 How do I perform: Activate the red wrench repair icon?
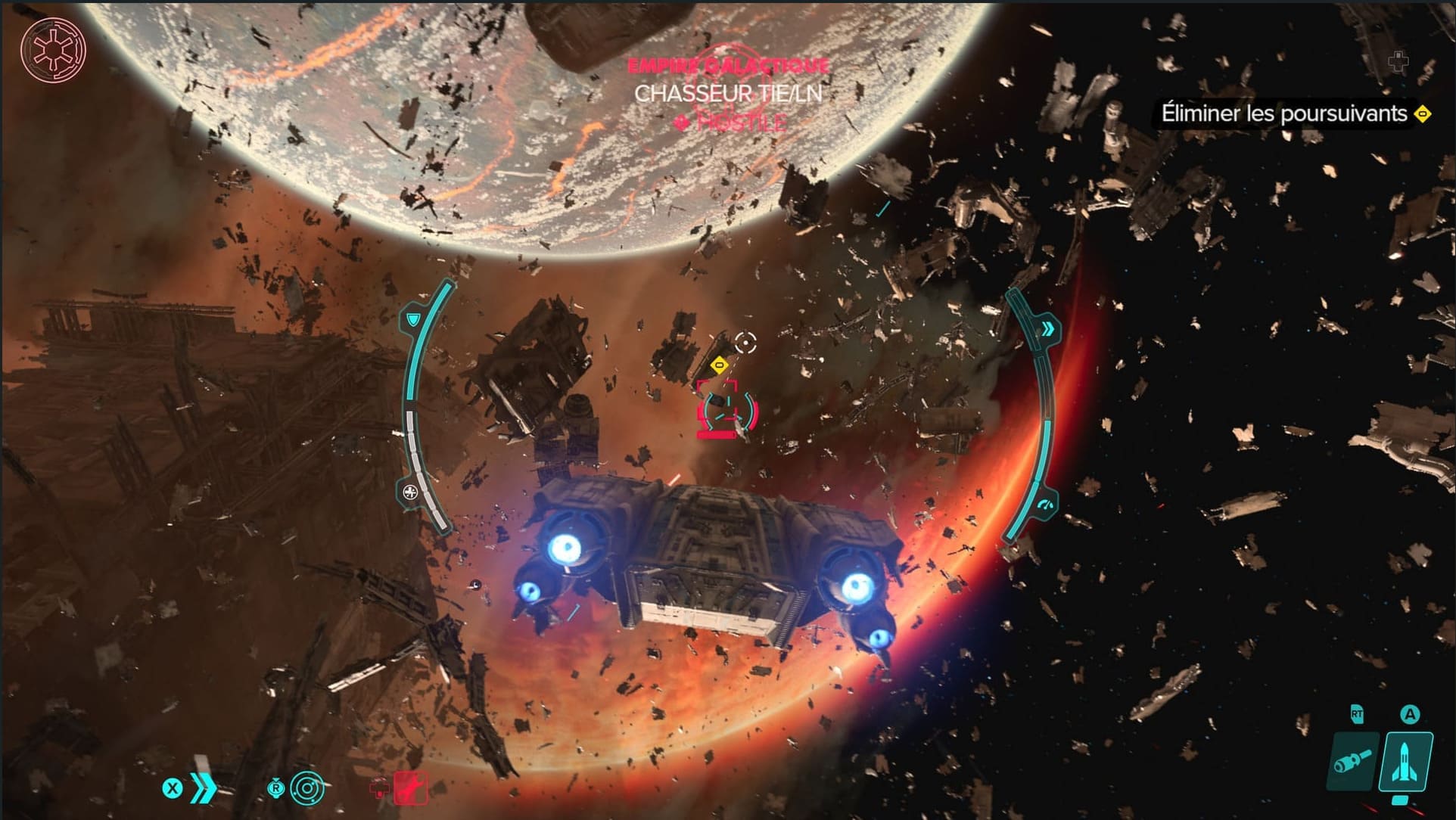tap(410, 787)
